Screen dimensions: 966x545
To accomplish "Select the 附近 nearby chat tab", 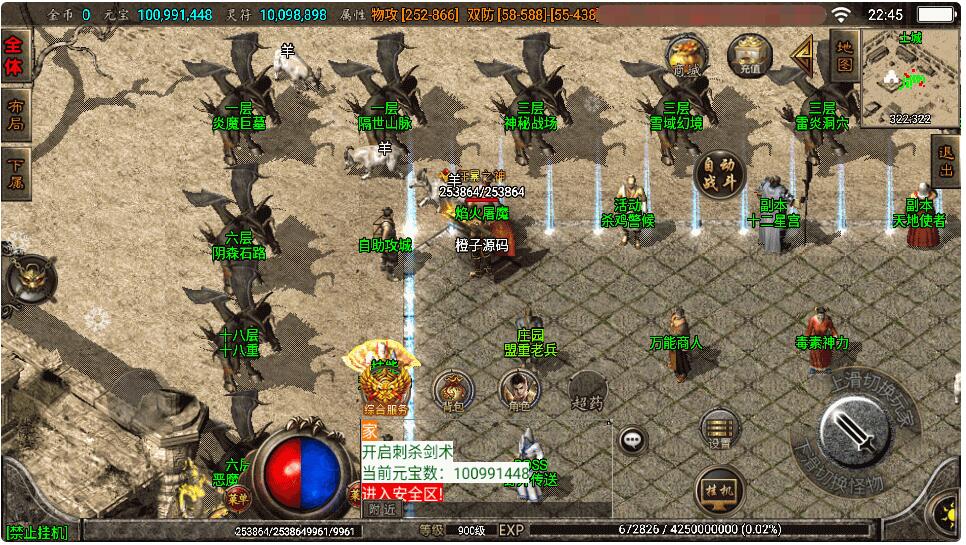I will 381,509.
